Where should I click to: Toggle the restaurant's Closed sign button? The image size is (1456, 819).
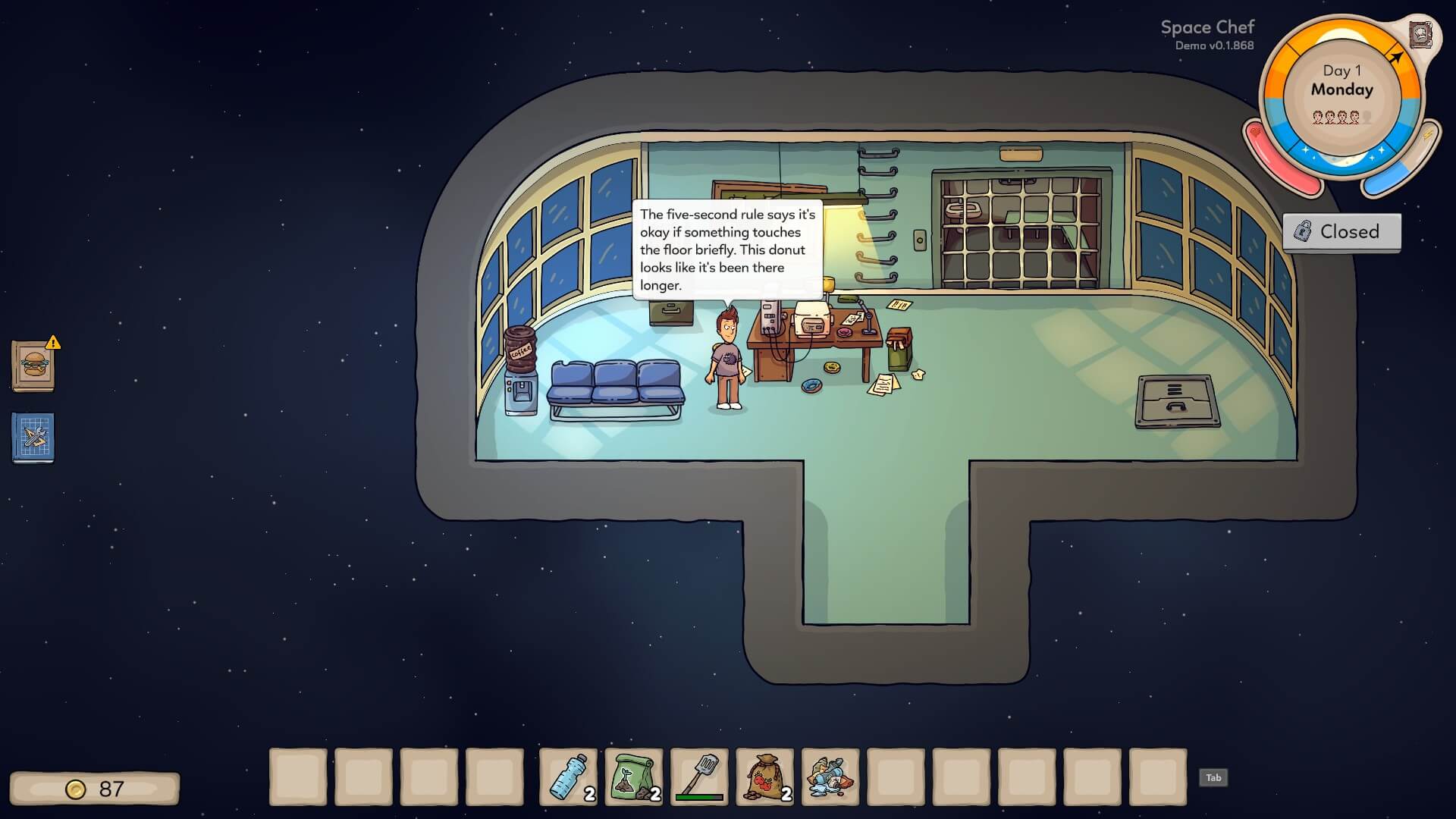[1341, 231]
